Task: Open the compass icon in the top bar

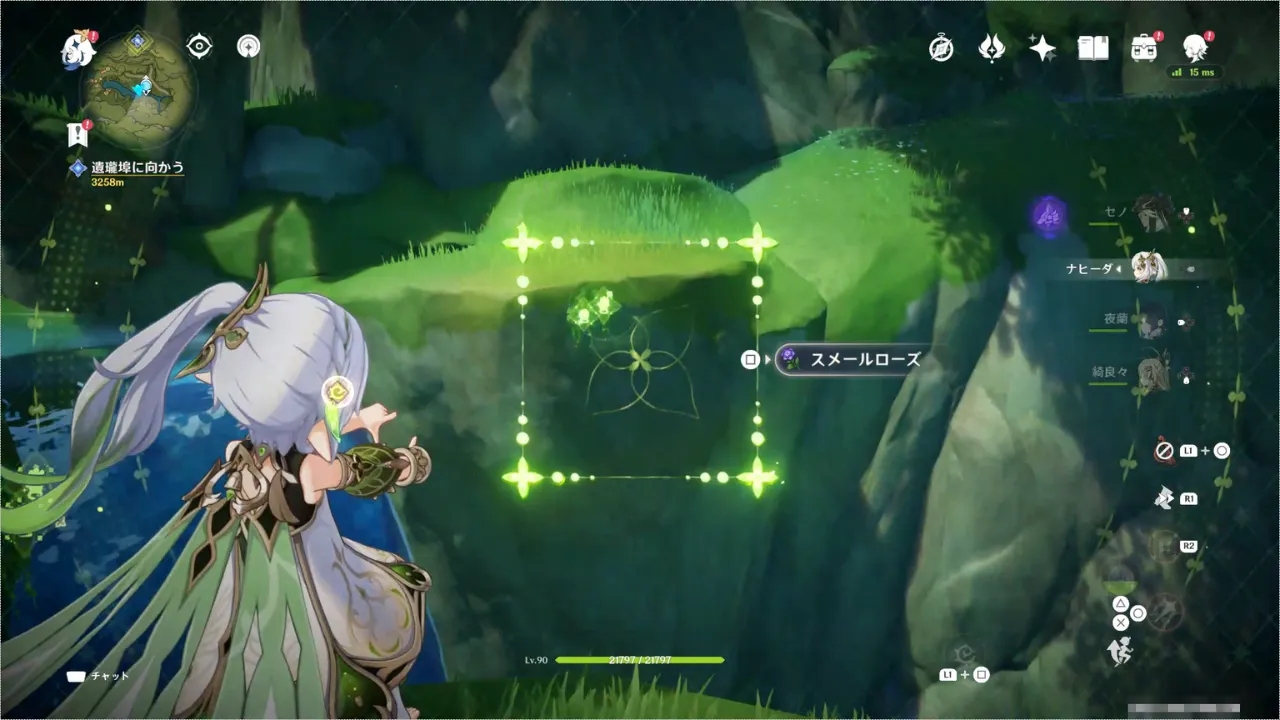Action: coord(941,48)
